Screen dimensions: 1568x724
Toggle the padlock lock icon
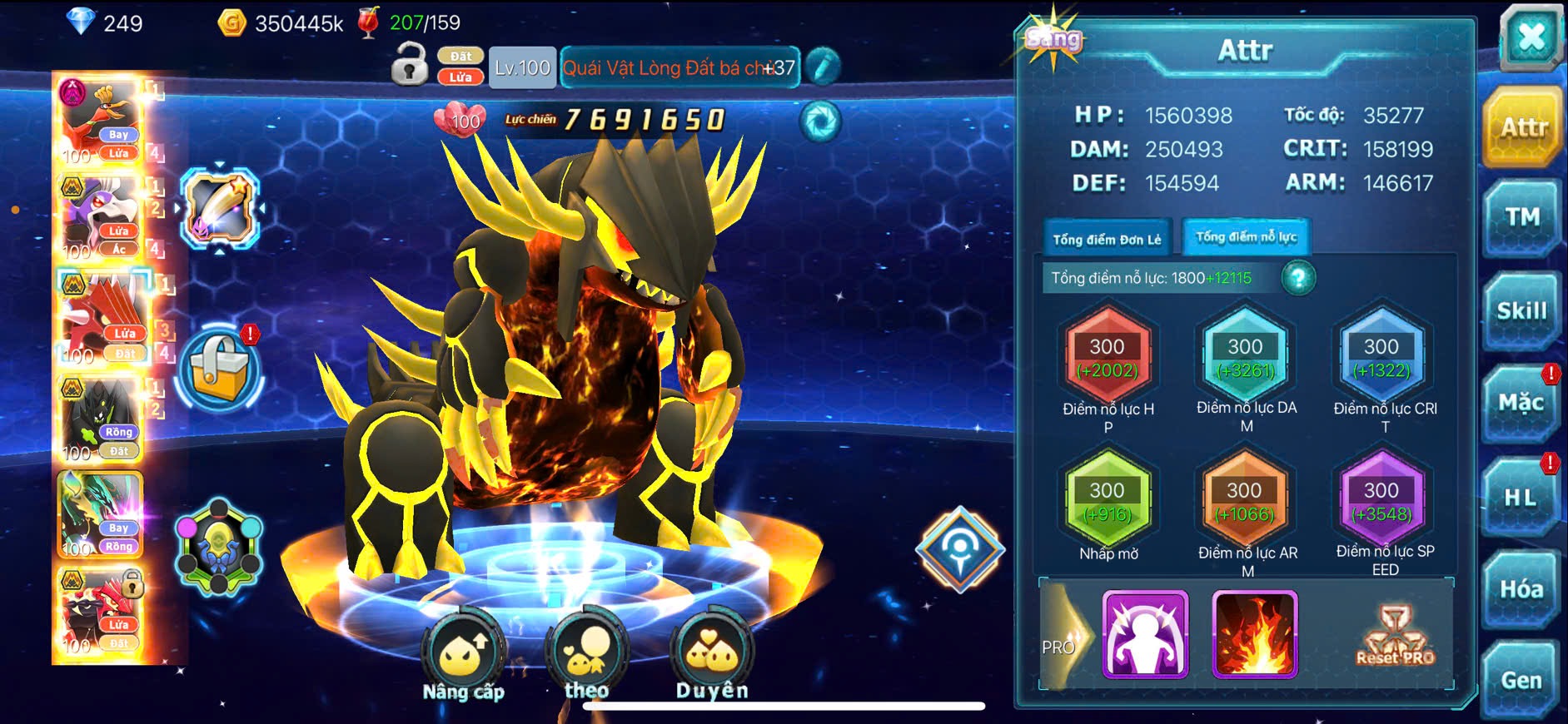[409, 66]
